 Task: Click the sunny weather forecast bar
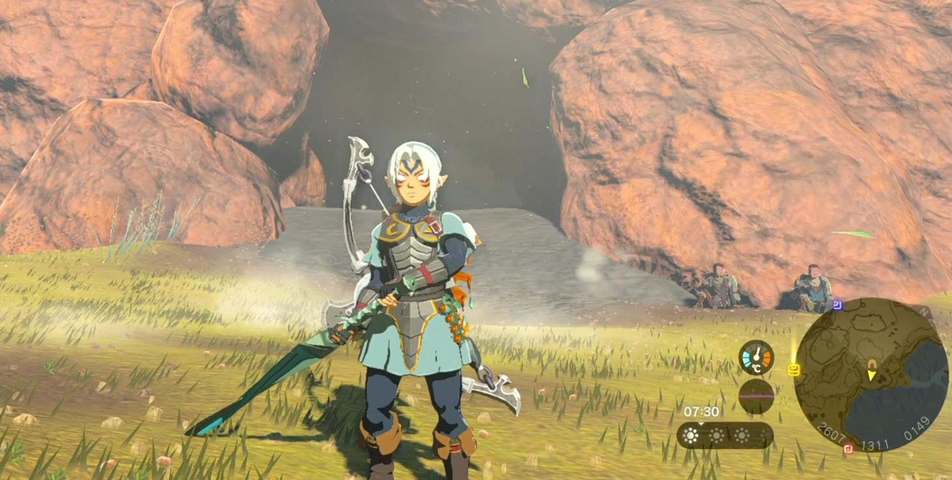pyautogui.click(x=725, y=435)
